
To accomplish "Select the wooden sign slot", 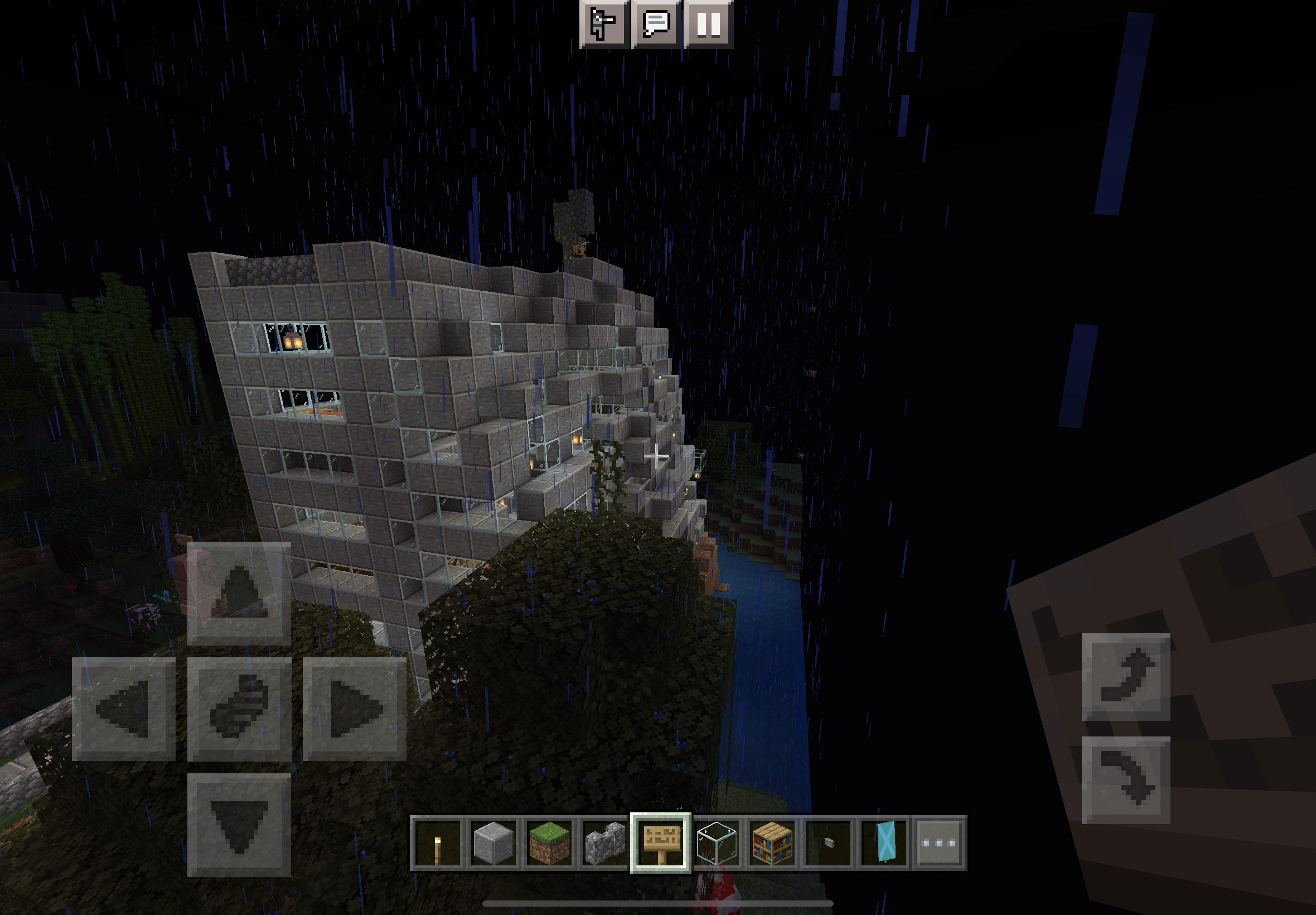I will (x=660, y=843).
